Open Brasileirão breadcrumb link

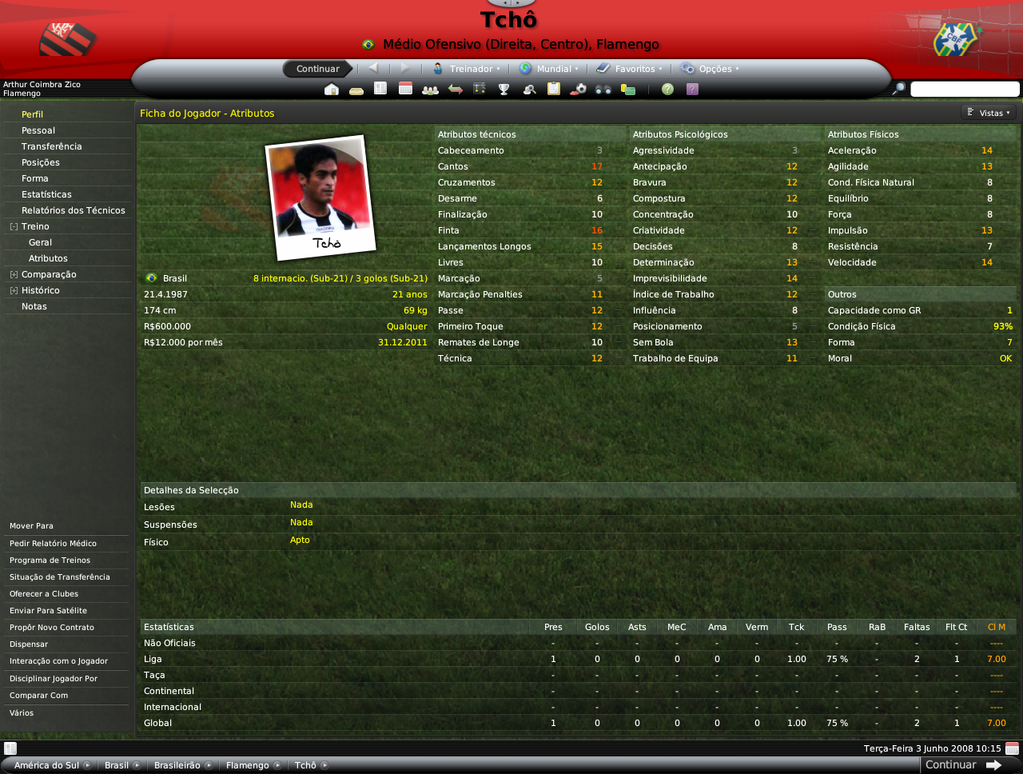177,765
